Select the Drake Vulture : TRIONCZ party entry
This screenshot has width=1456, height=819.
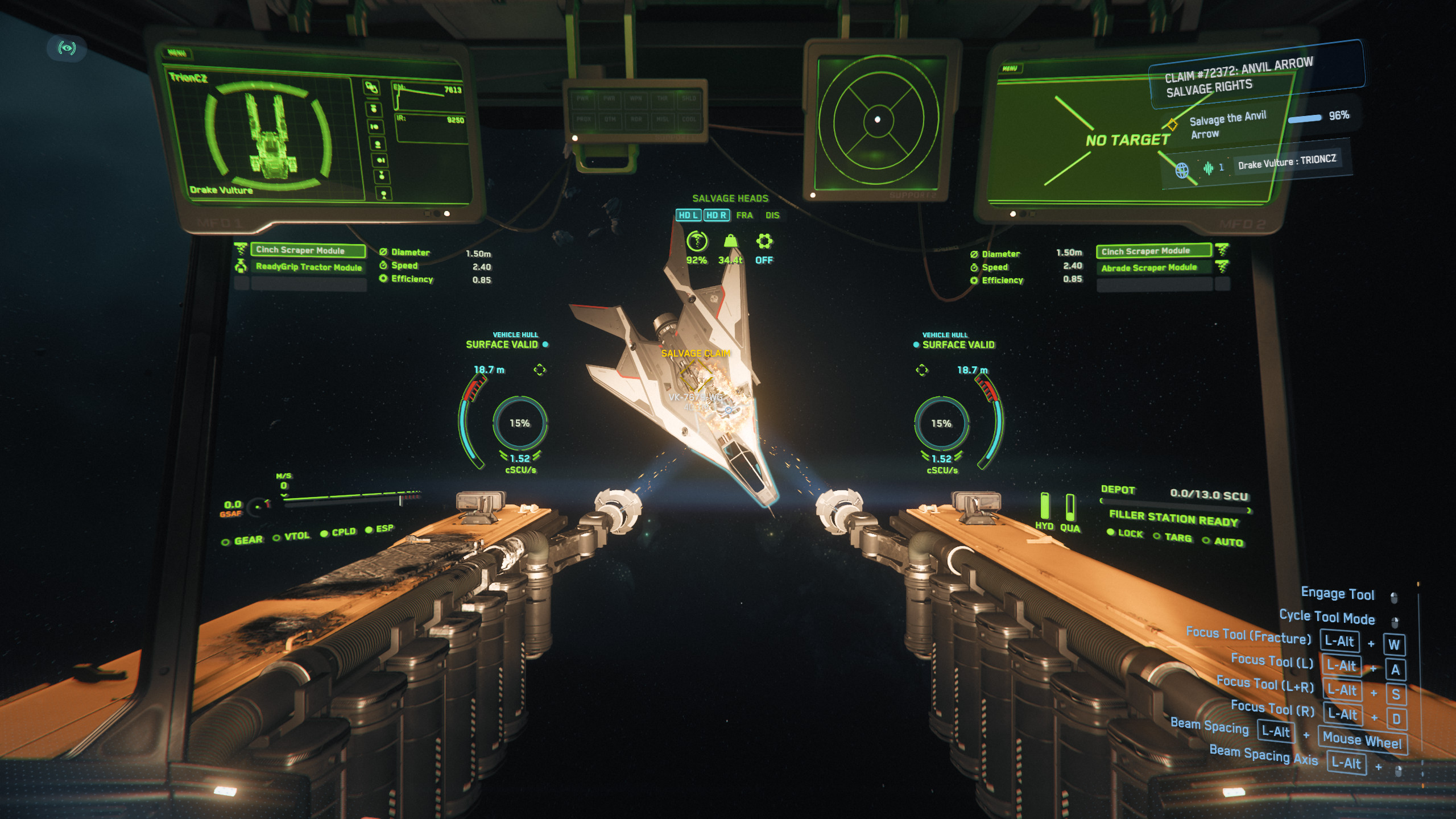point(1287,162)
